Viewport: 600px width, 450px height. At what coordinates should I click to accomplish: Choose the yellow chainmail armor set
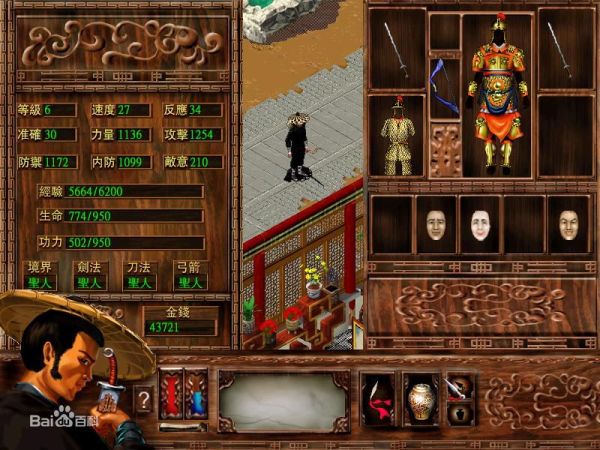(397, 136)
